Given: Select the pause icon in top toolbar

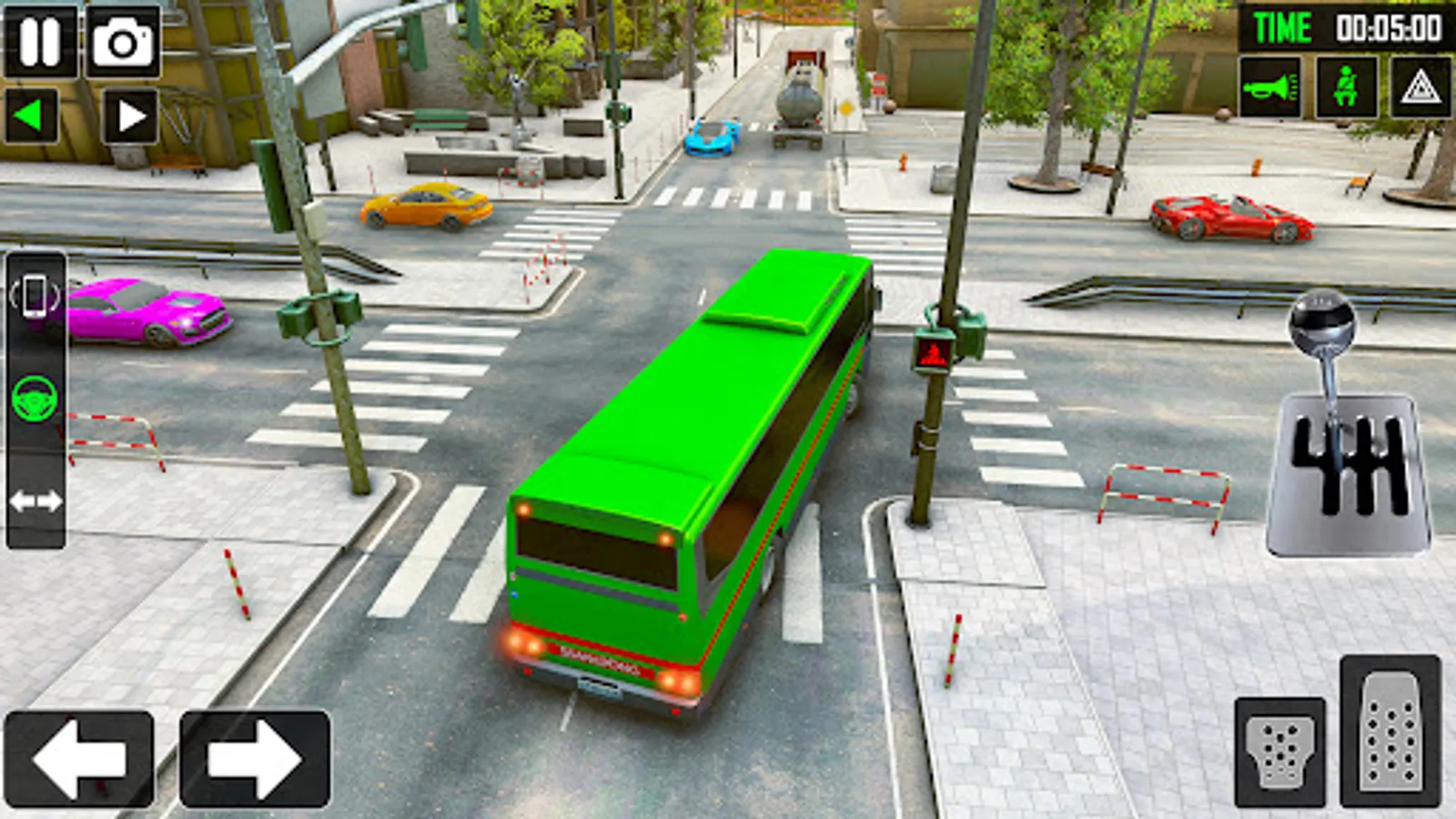Looking at the screenshot, I should 38,41.
